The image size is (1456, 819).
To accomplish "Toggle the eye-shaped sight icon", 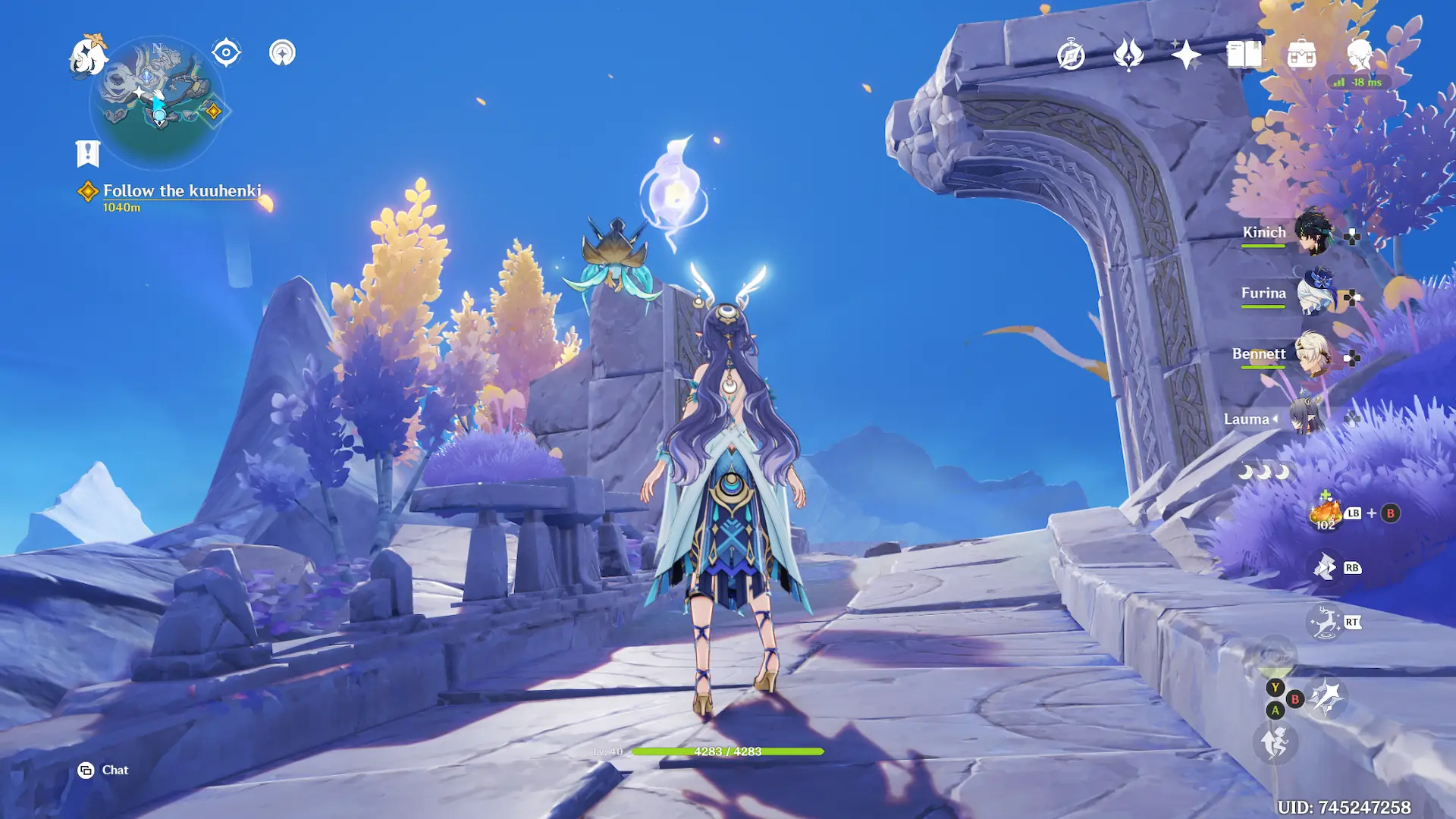I will coord(226,53).
